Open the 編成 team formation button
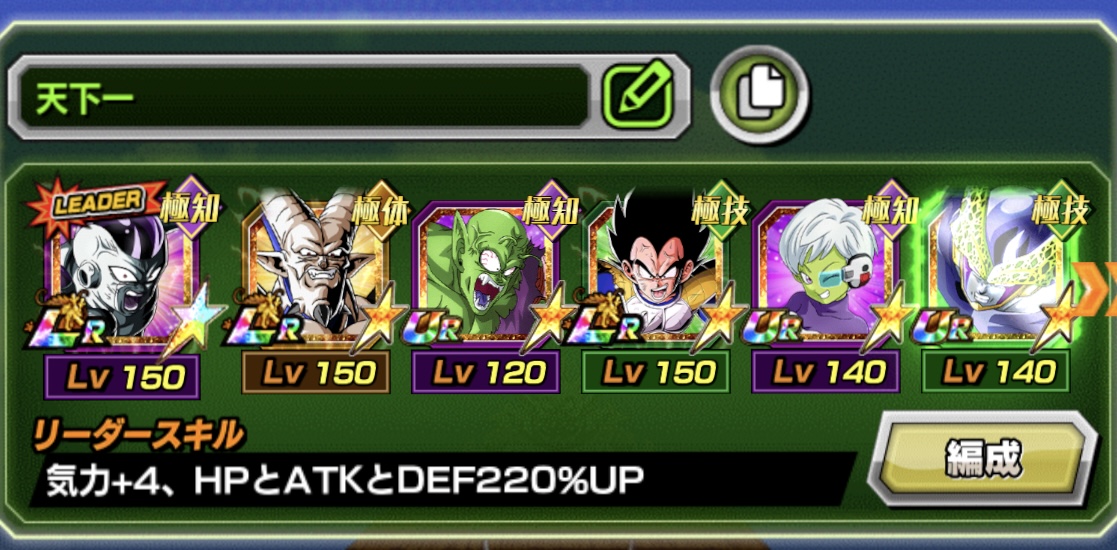Viewport: 1117px width, 550px height. (x=985, y=460)
